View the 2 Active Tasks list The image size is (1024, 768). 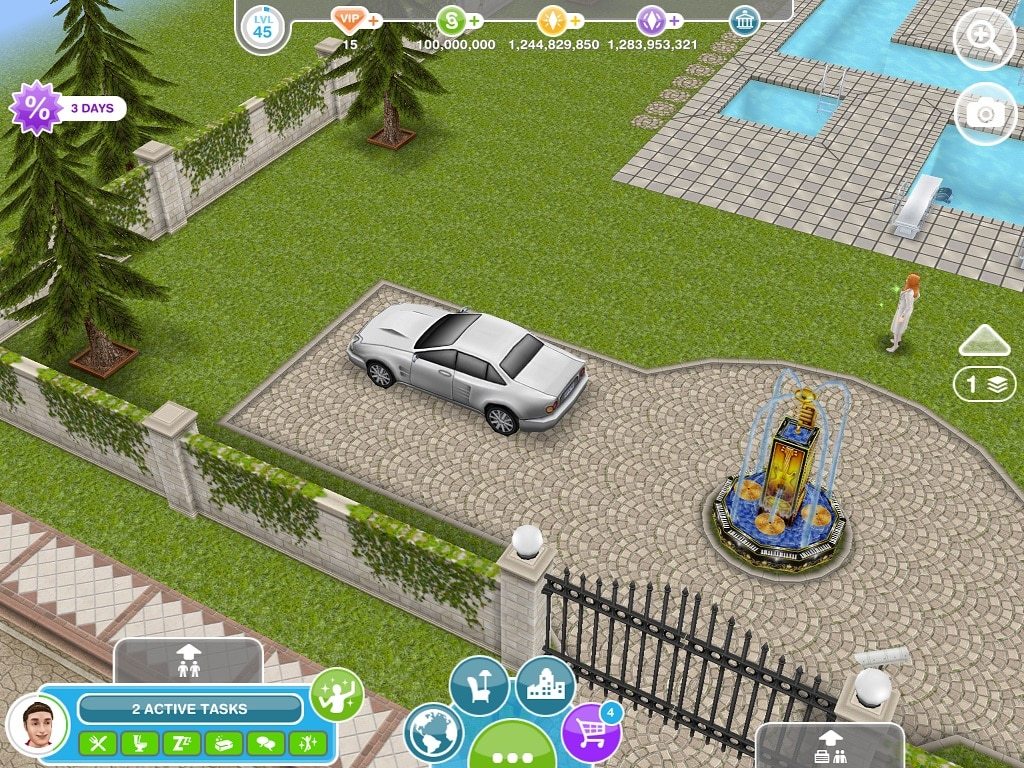[x=190, y=709]
